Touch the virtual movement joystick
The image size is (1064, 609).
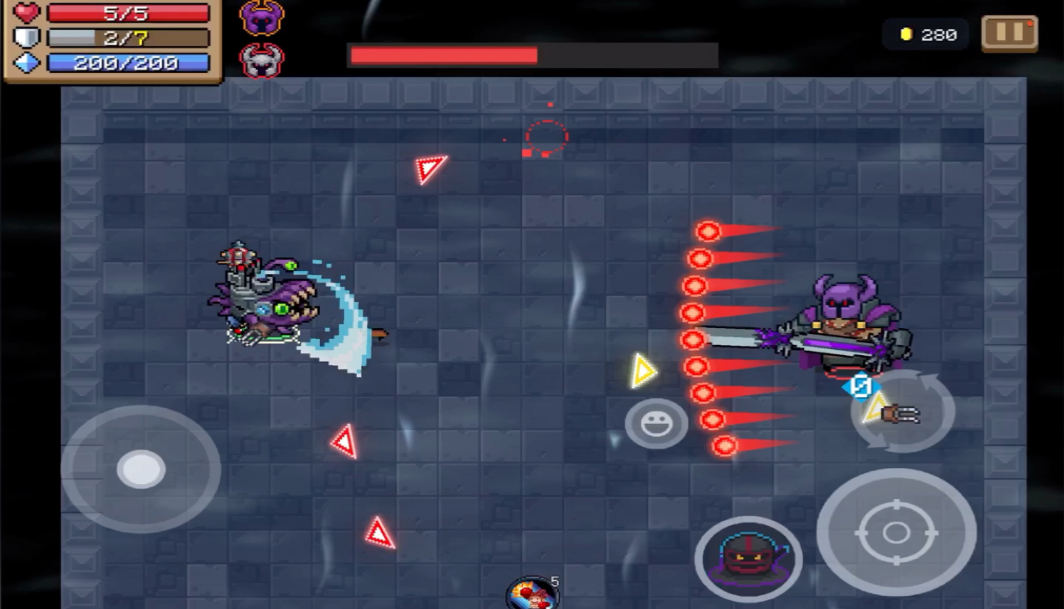(141, 469)
